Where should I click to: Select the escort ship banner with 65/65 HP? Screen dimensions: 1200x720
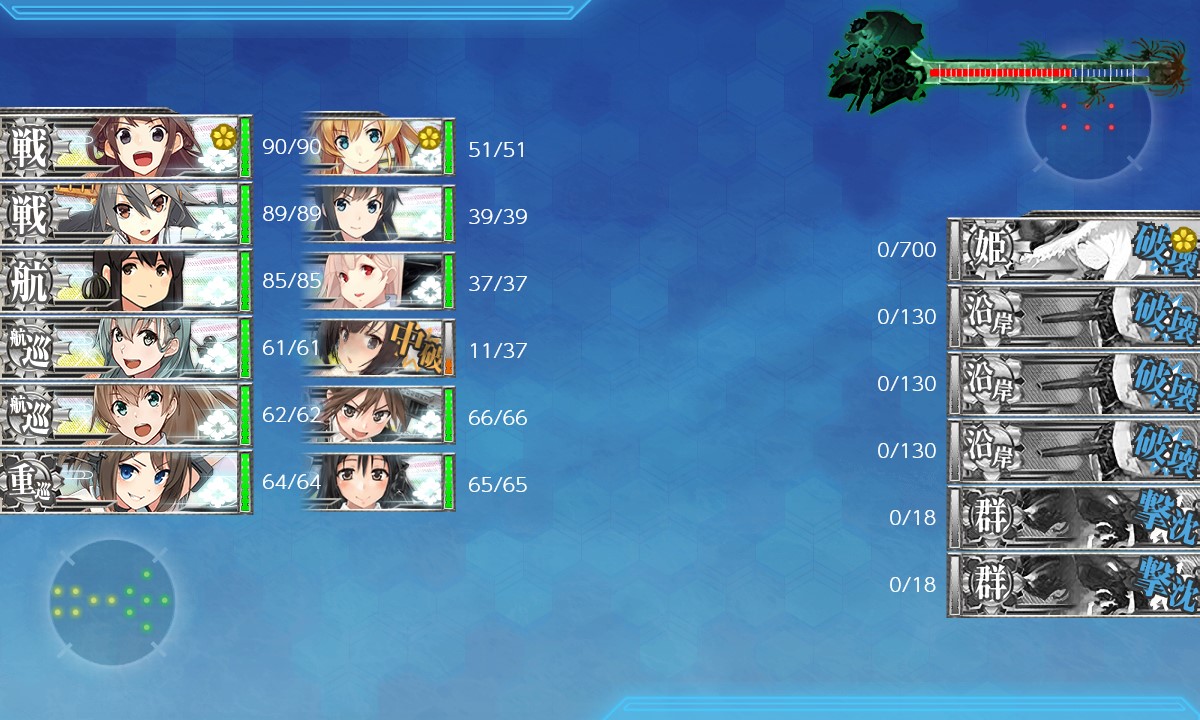378,482
